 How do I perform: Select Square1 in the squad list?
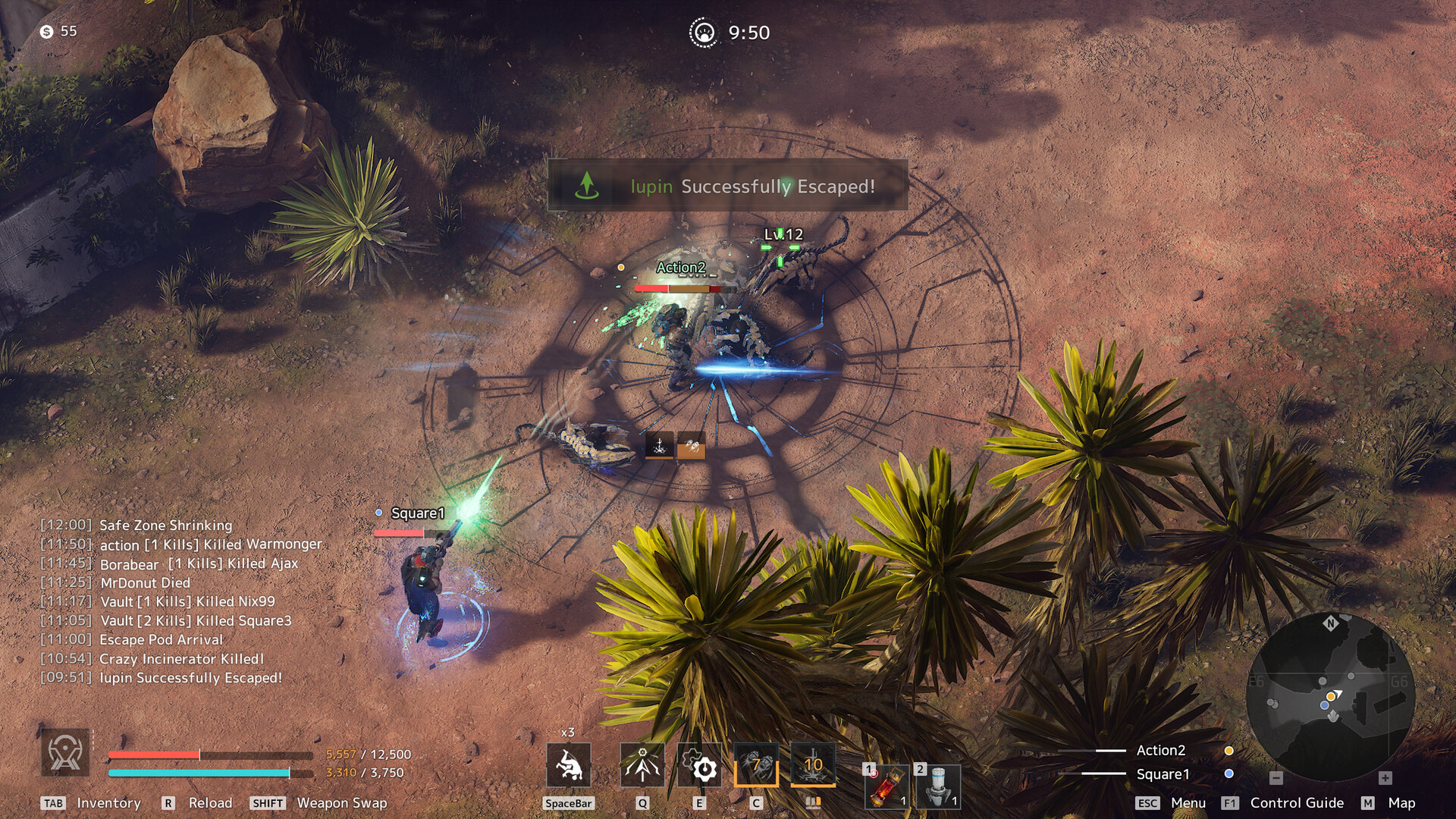pos(1163,774)
